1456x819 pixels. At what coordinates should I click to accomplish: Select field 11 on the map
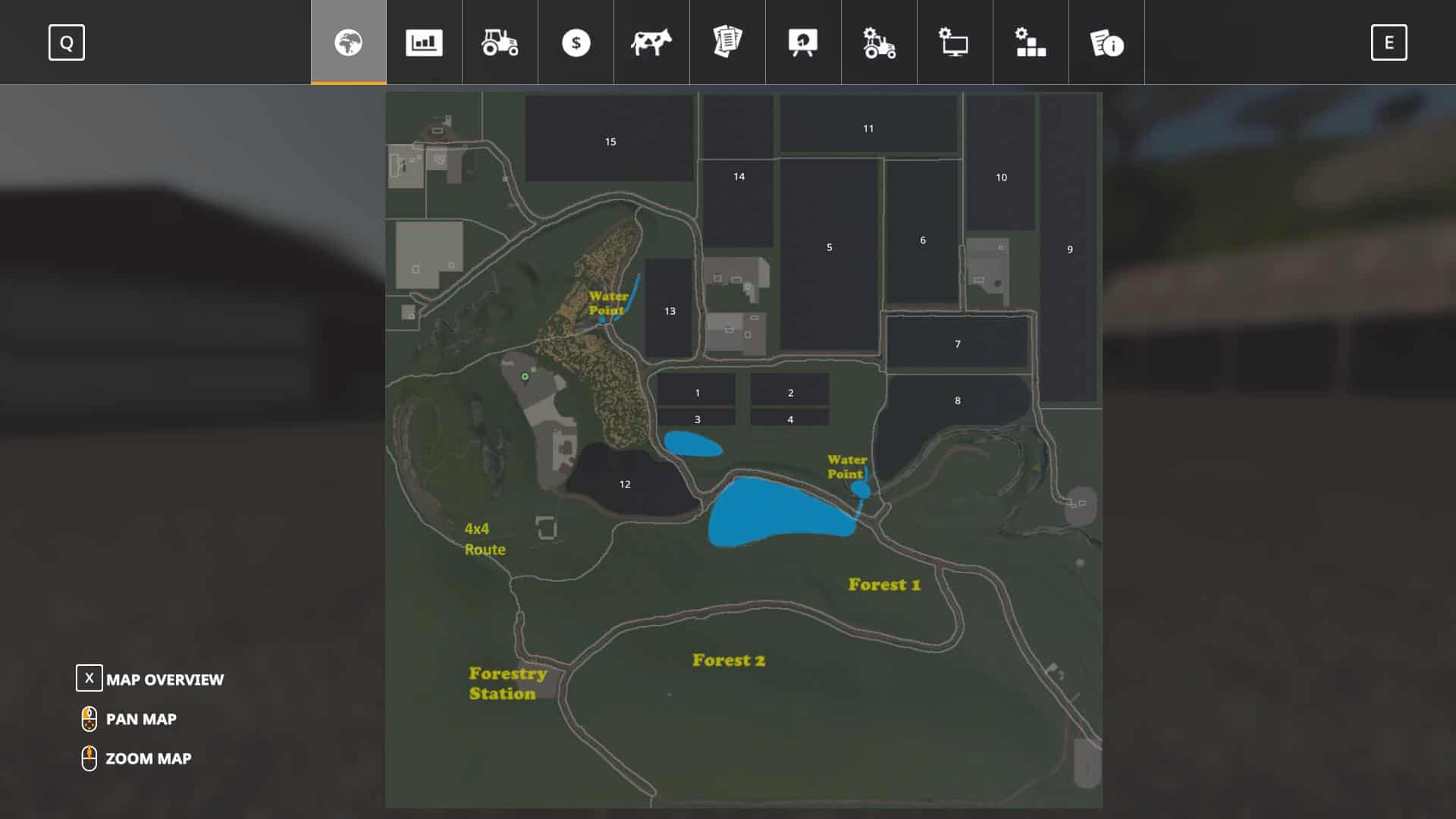pyautogui.click(x=868, y=129)
